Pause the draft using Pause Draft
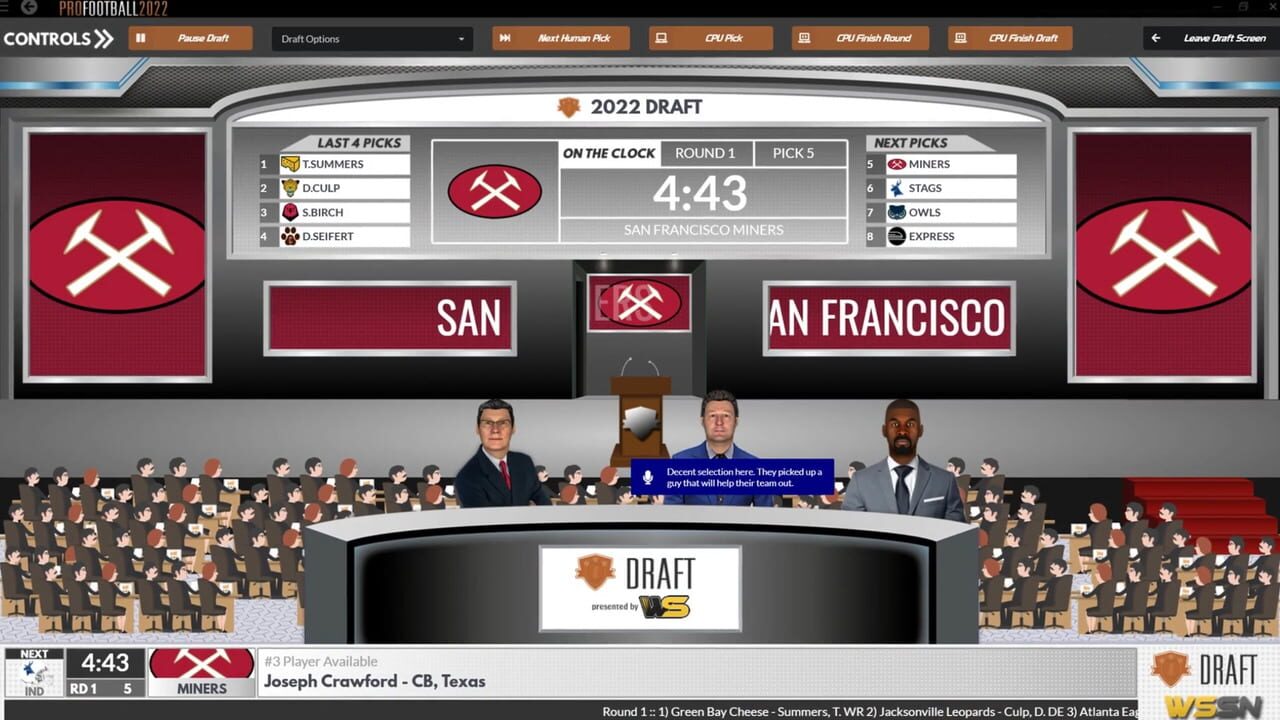 coord(192,37)
